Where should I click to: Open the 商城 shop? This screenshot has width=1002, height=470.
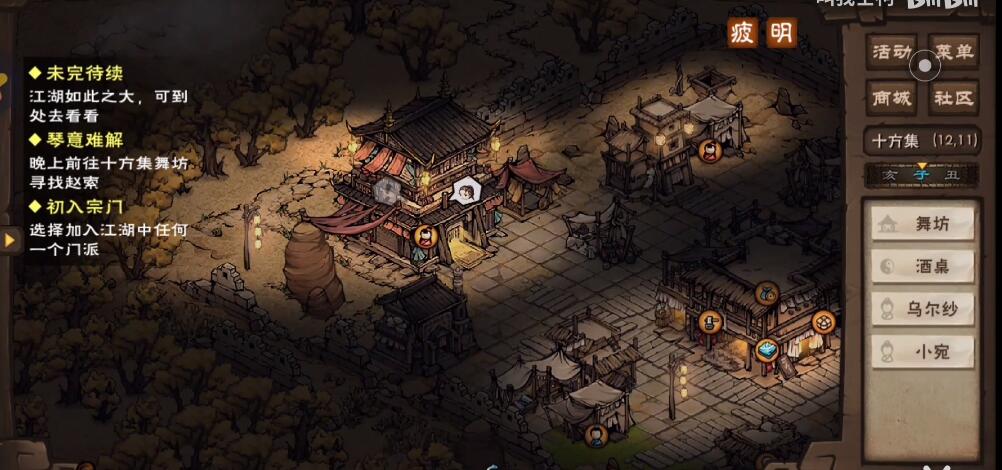coord(891,98)
